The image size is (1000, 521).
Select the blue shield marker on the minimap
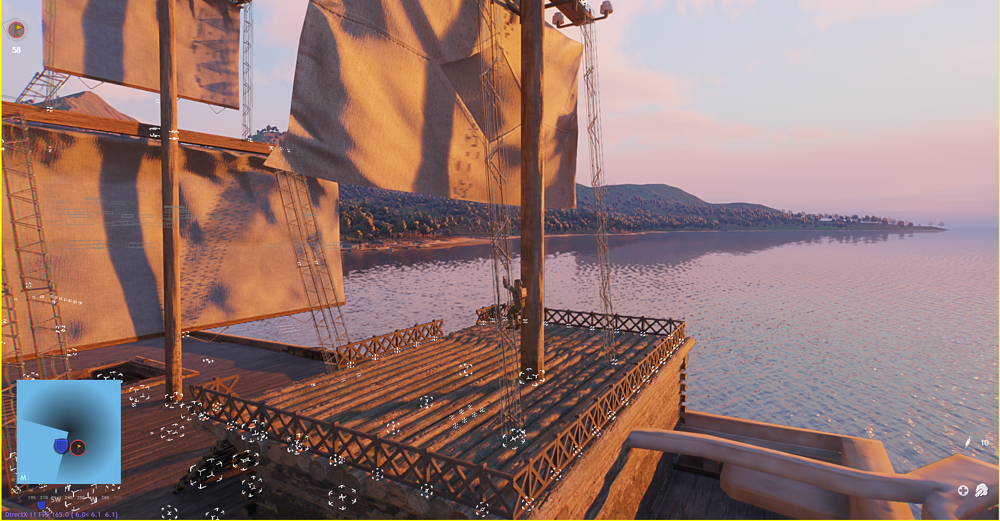[x=61, y=445]
